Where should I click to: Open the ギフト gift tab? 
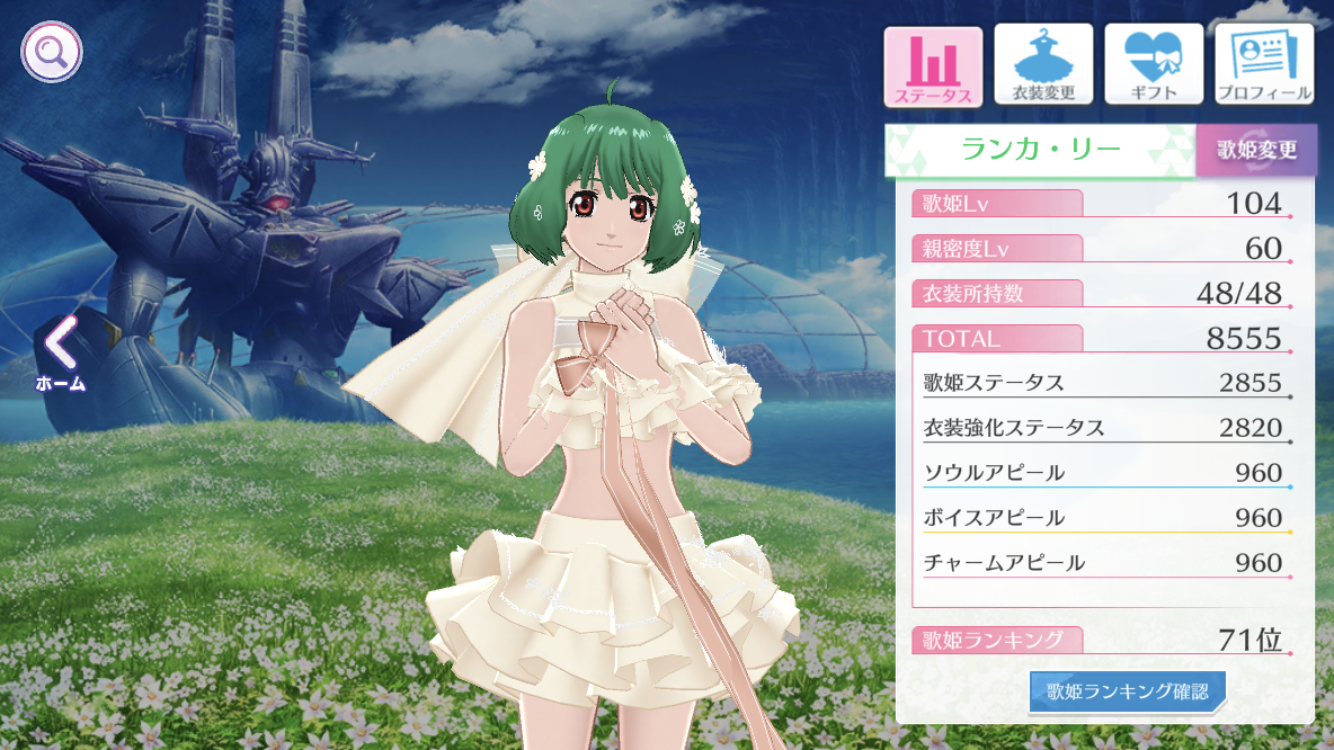pos(1153,66)
